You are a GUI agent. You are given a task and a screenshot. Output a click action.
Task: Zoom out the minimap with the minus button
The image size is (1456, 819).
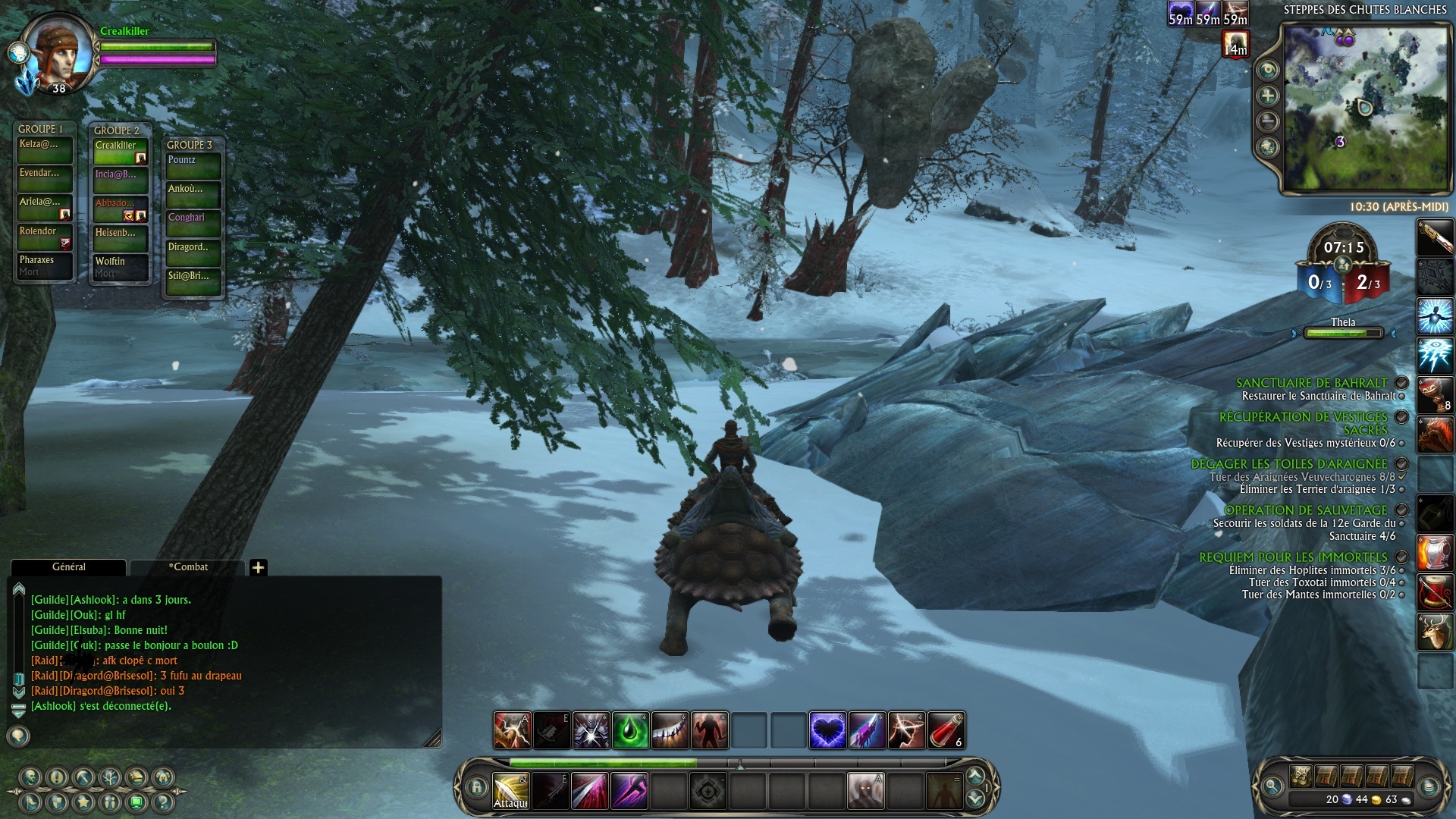pyautogui.click(x=1268, y=121)
